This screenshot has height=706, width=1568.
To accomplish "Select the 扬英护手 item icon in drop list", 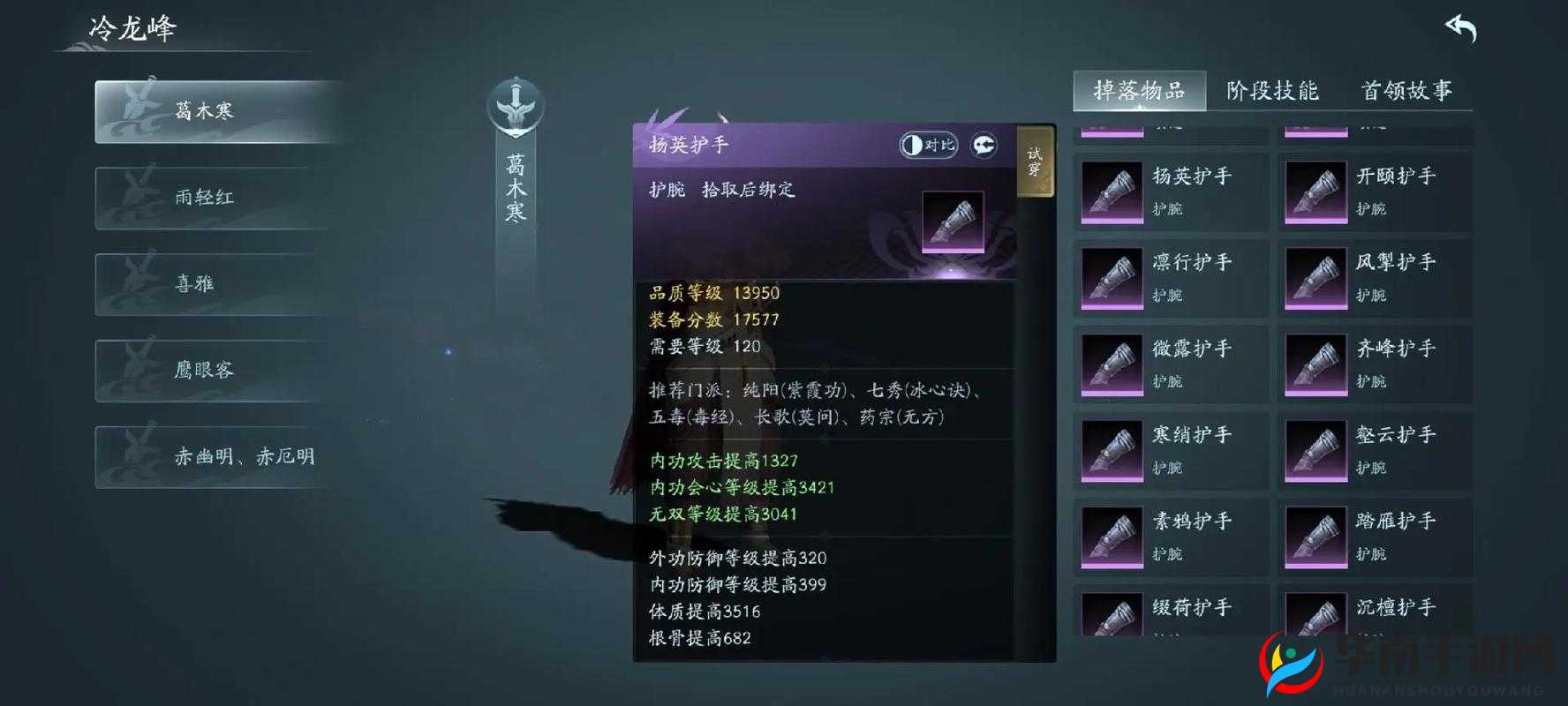I will (1111, 191).
